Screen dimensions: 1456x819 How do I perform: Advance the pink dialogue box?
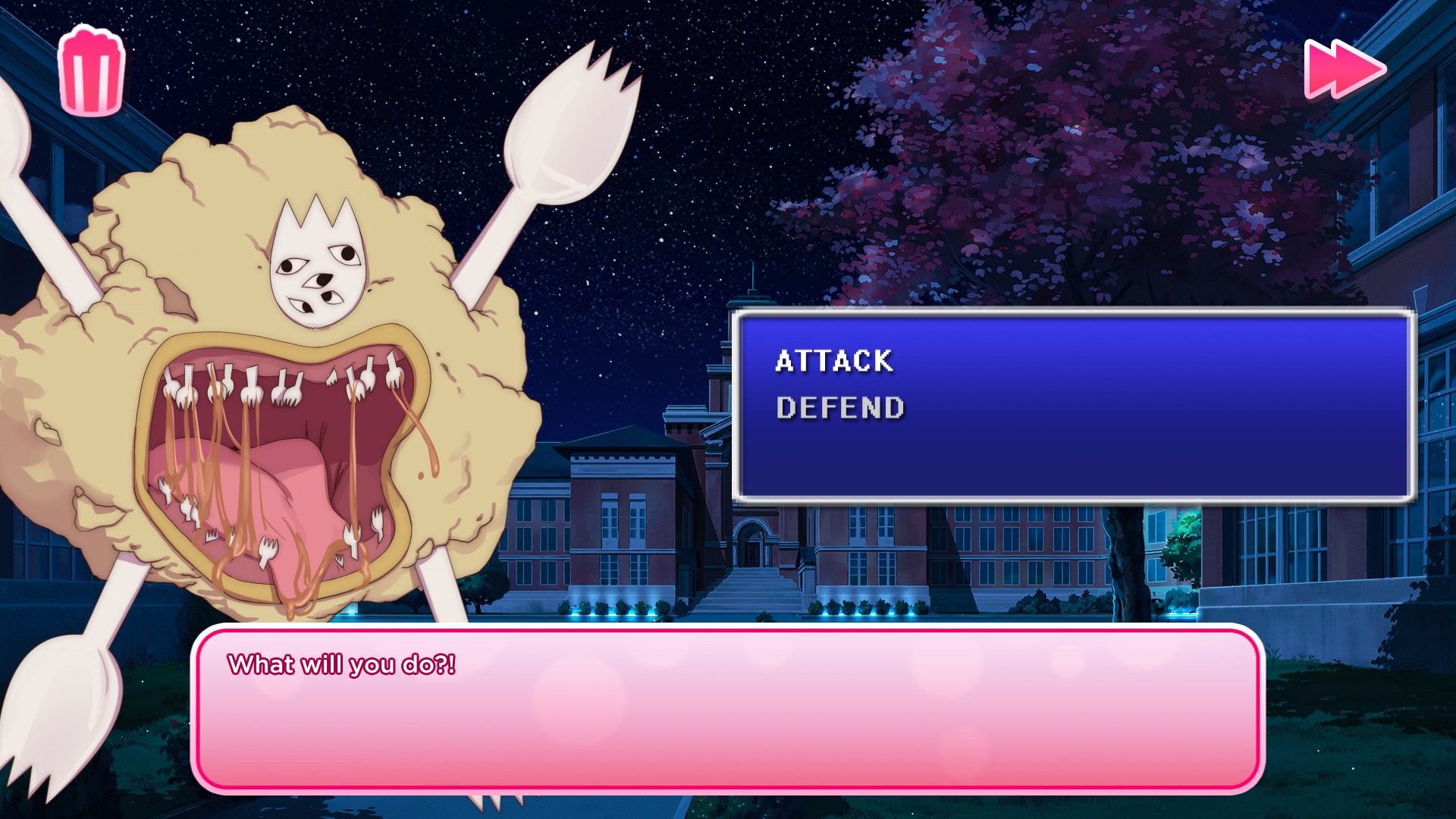[726, 709]
